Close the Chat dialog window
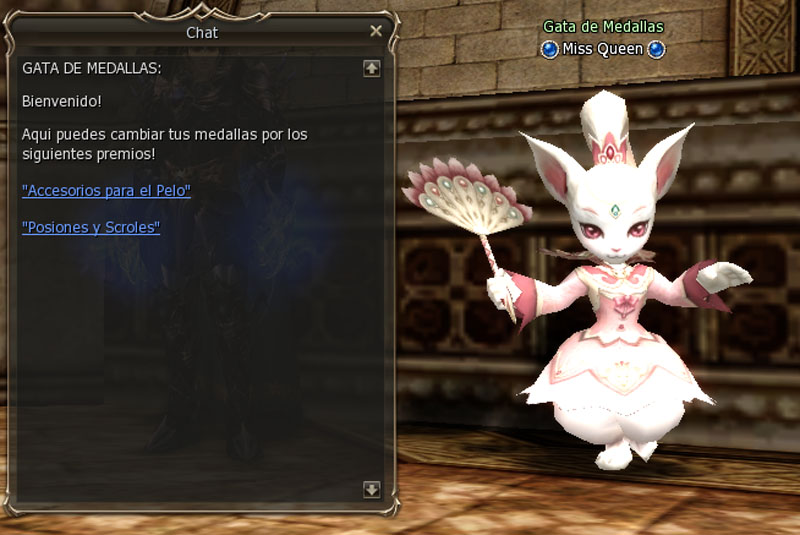 pyautogui.click(x=376, y=31)
